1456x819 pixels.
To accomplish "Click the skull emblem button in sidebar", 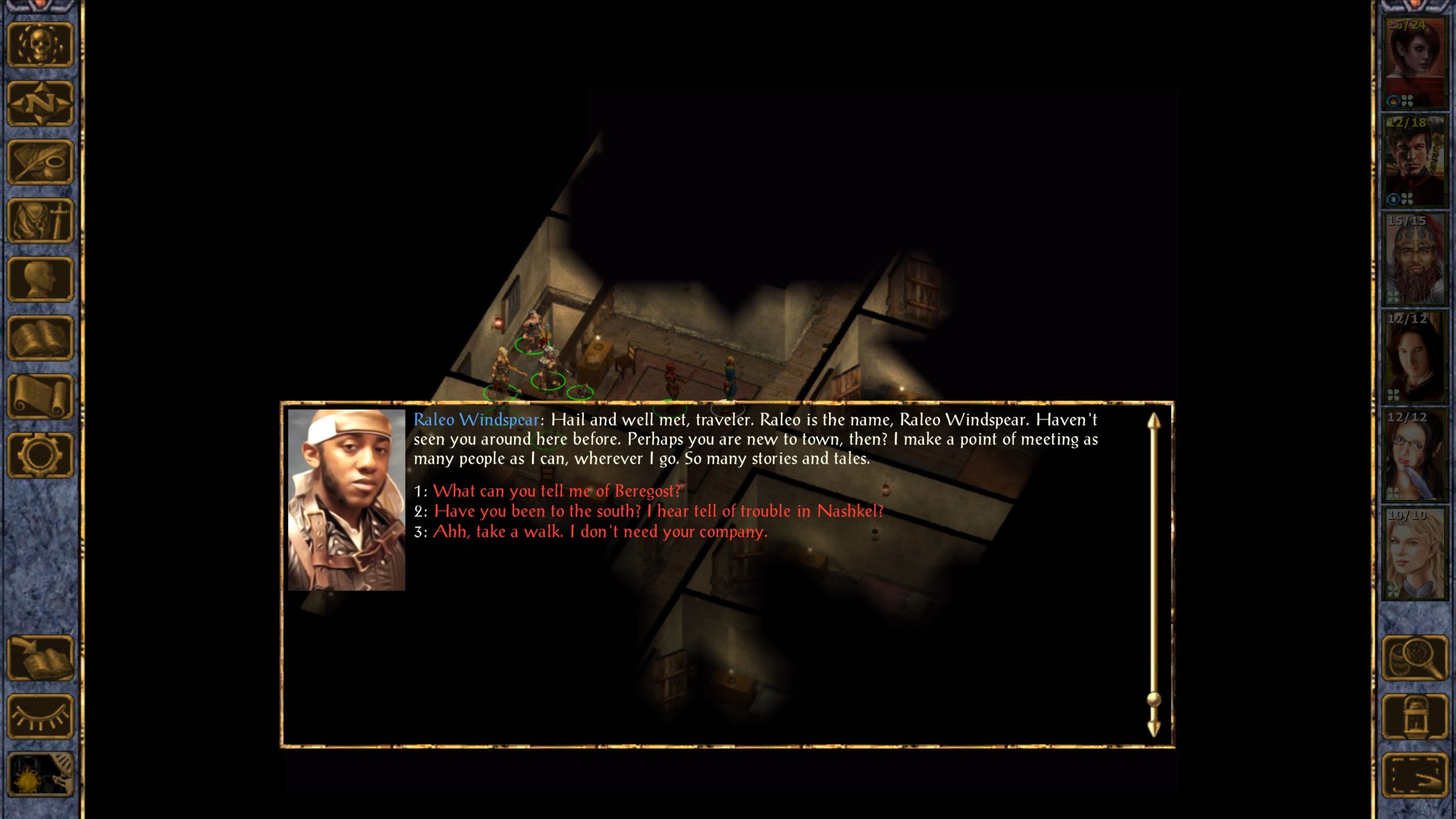I will point(40,45).
